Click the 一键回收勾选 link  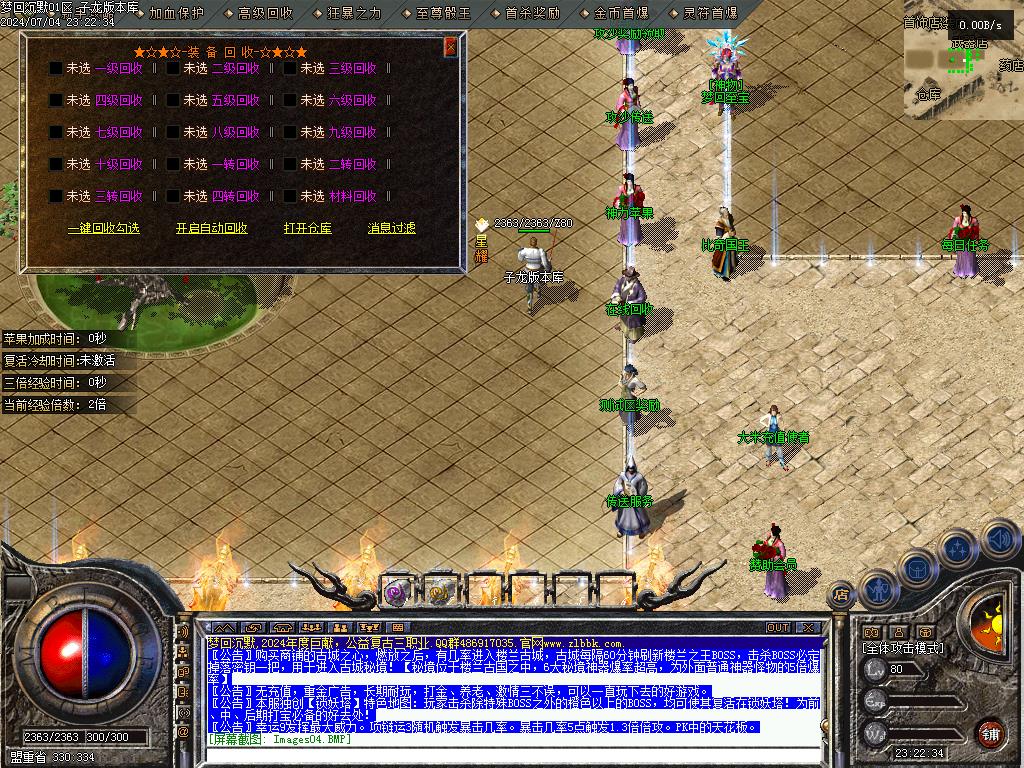coord(103,228)
